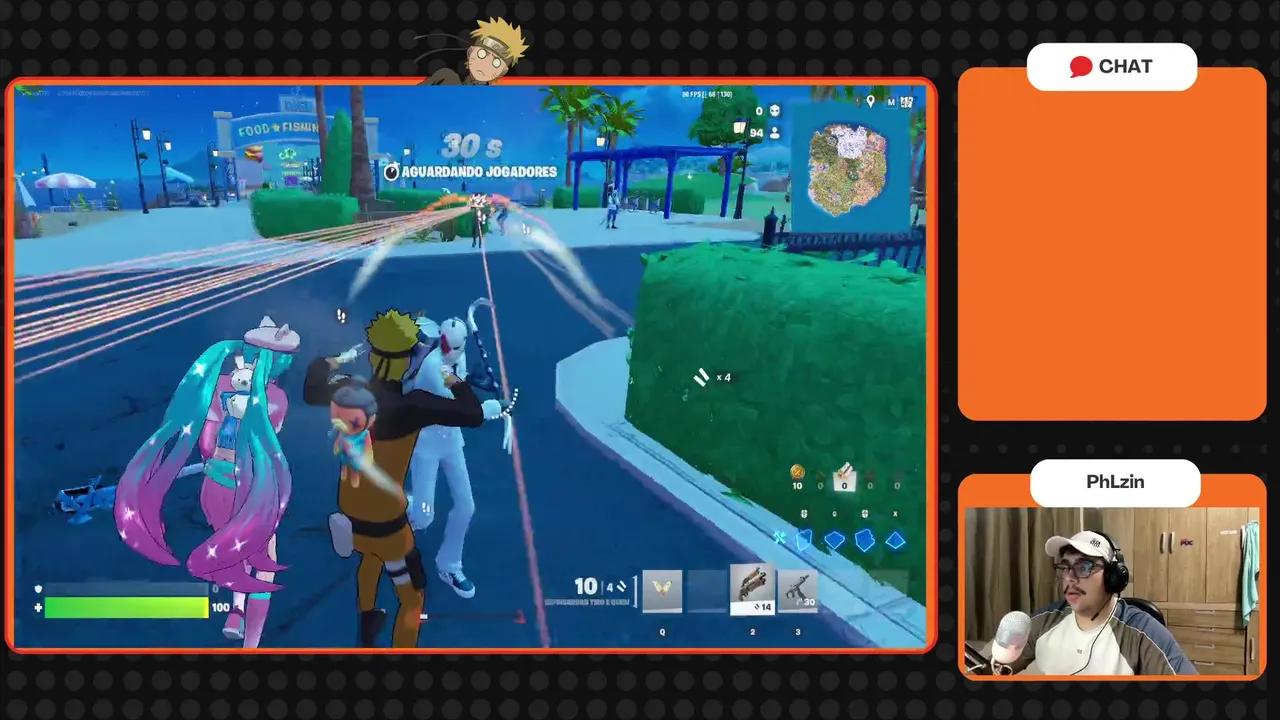Viewport: 1280px width, 720px height.
Task: Select the gold bars currency icon
Action: 798,473
